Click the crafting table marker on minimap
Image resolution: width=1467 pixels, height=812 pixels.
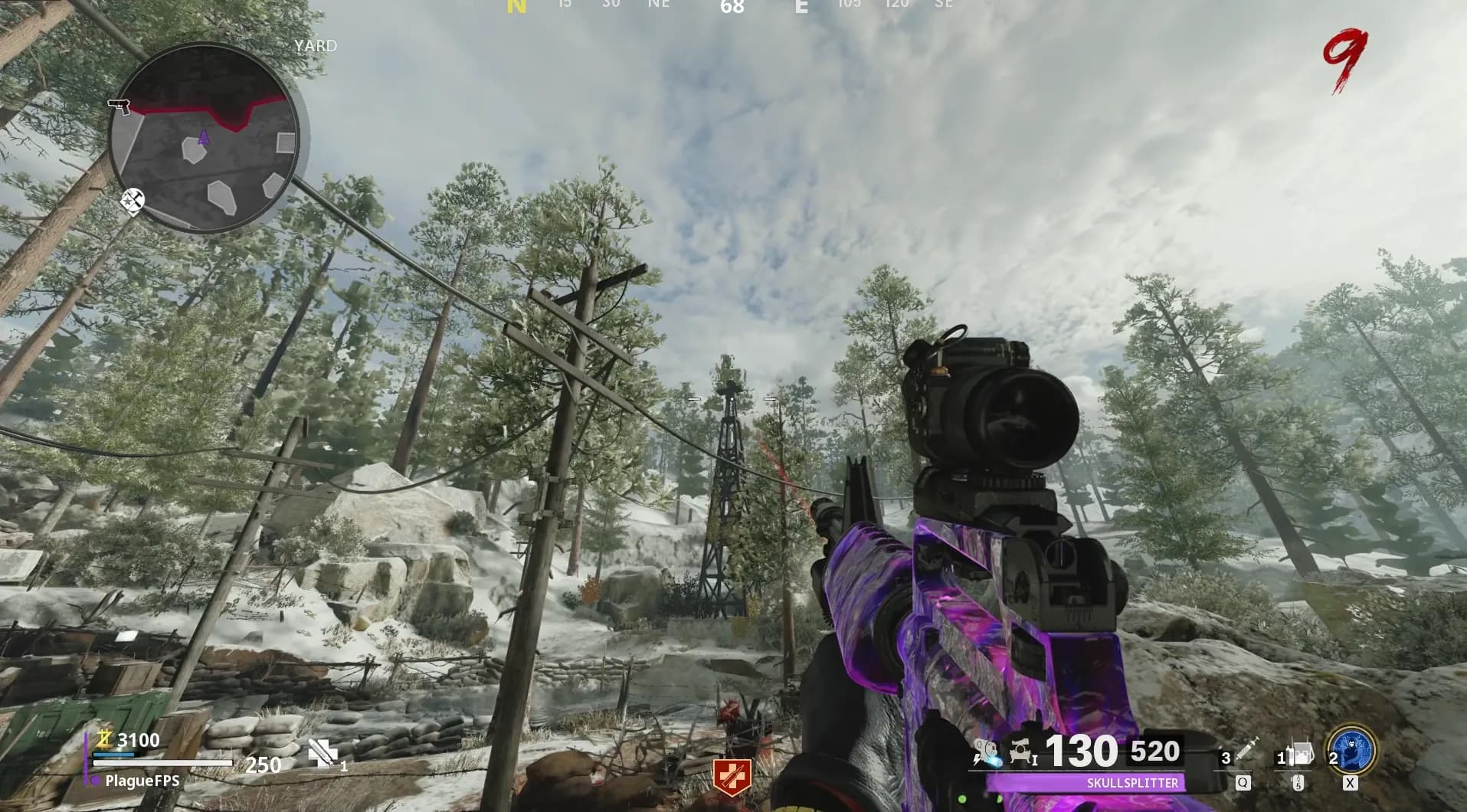click(x=133, y=200)
